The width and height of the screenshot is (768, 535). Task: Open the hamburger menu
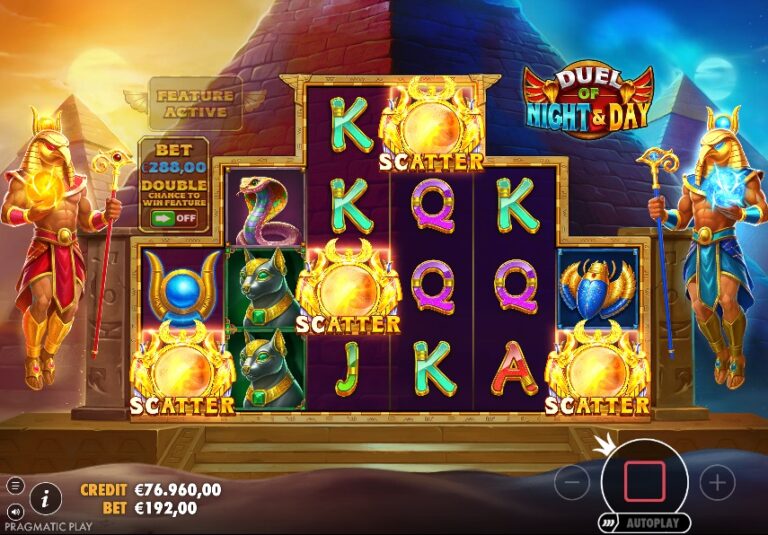click(15, 486)
